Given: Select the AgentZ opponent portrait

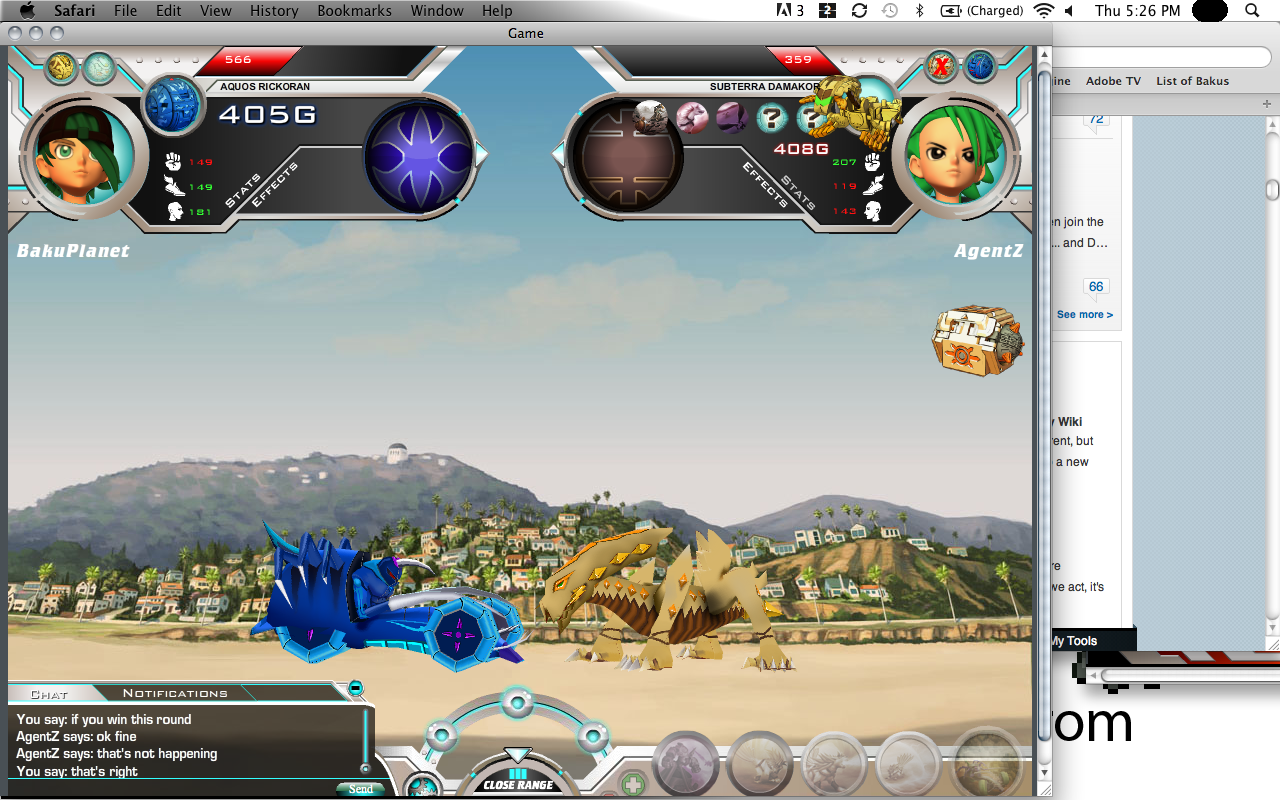Looking at the screenshot, I should click(x=954, y=157).
